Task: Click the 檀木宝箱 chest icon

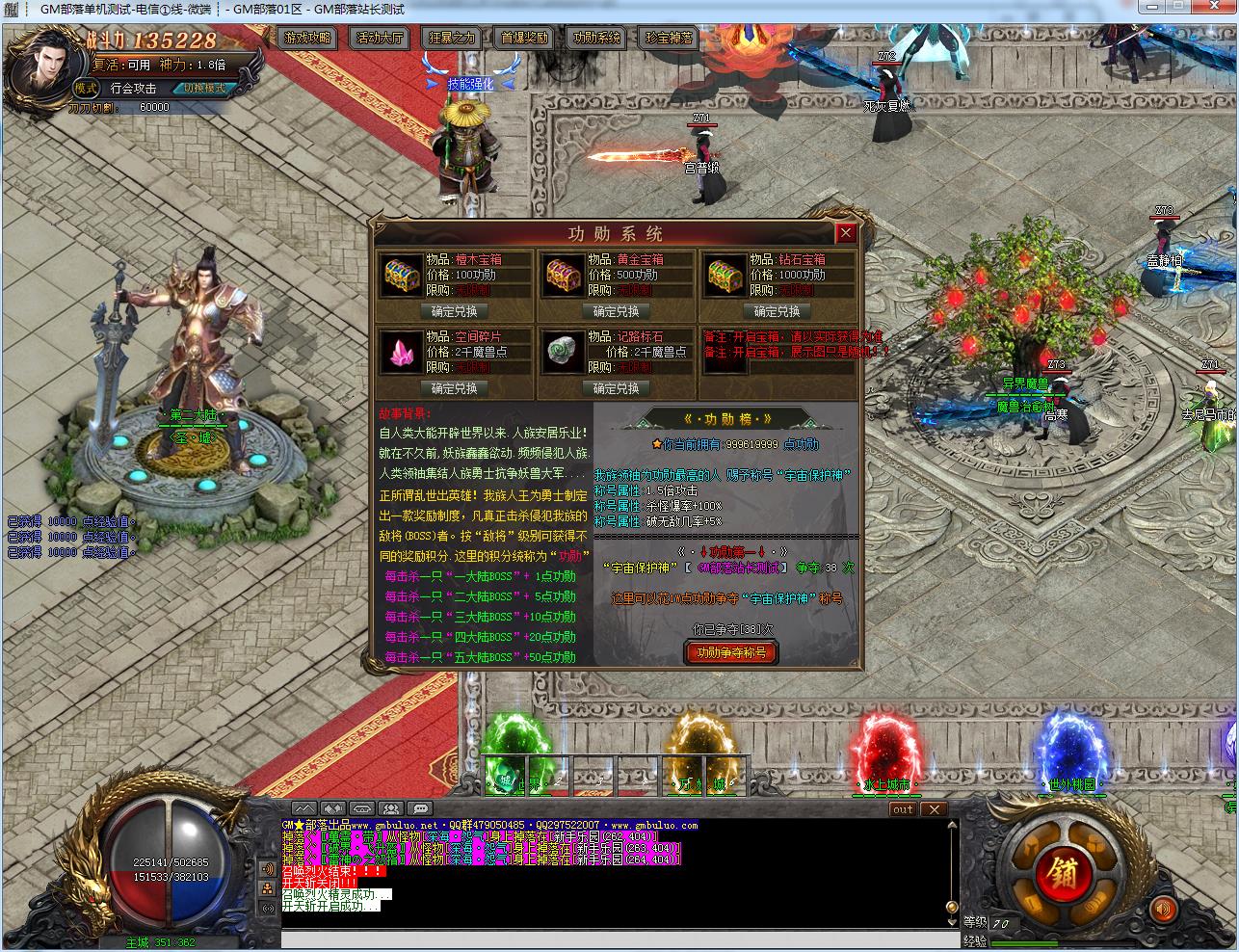Action: coord(401,276)
